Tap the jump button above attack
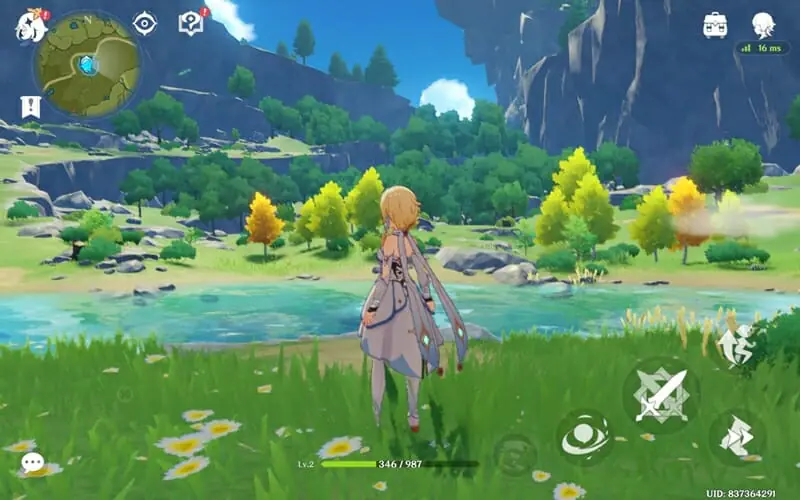 pos(735,345)
